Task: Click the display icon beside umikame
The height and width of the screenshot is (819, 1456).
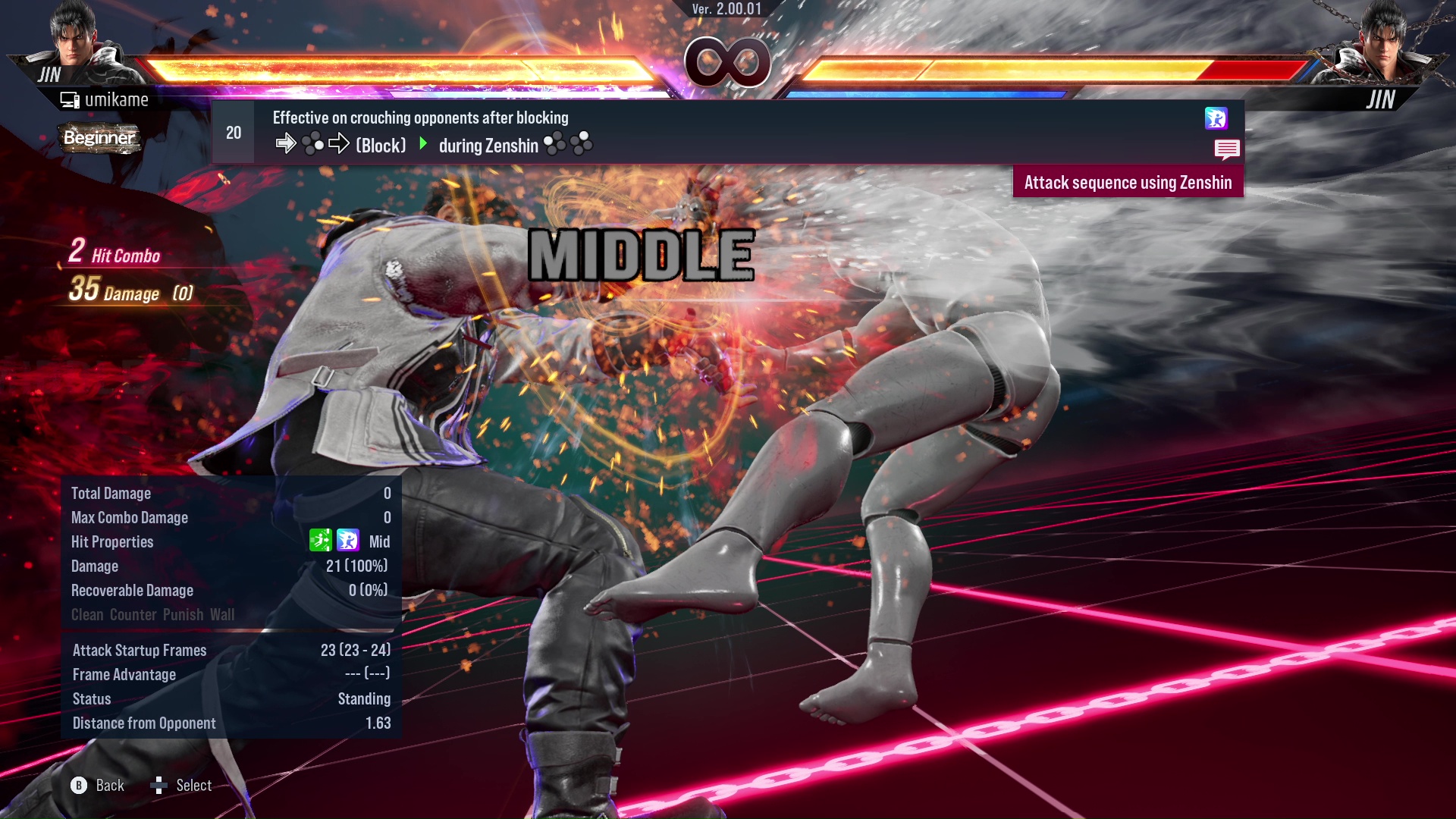Action: click(x=69, y=98)
